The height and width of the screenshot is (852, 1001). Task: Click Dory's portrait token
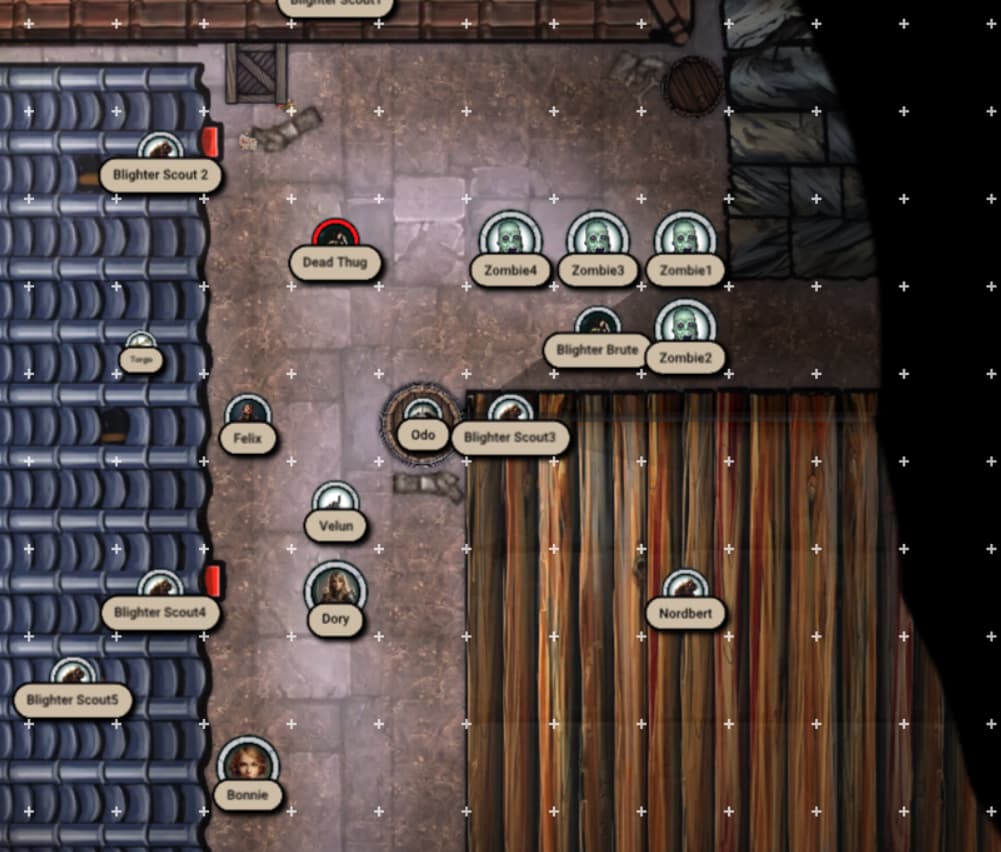(x=335, y=590)
